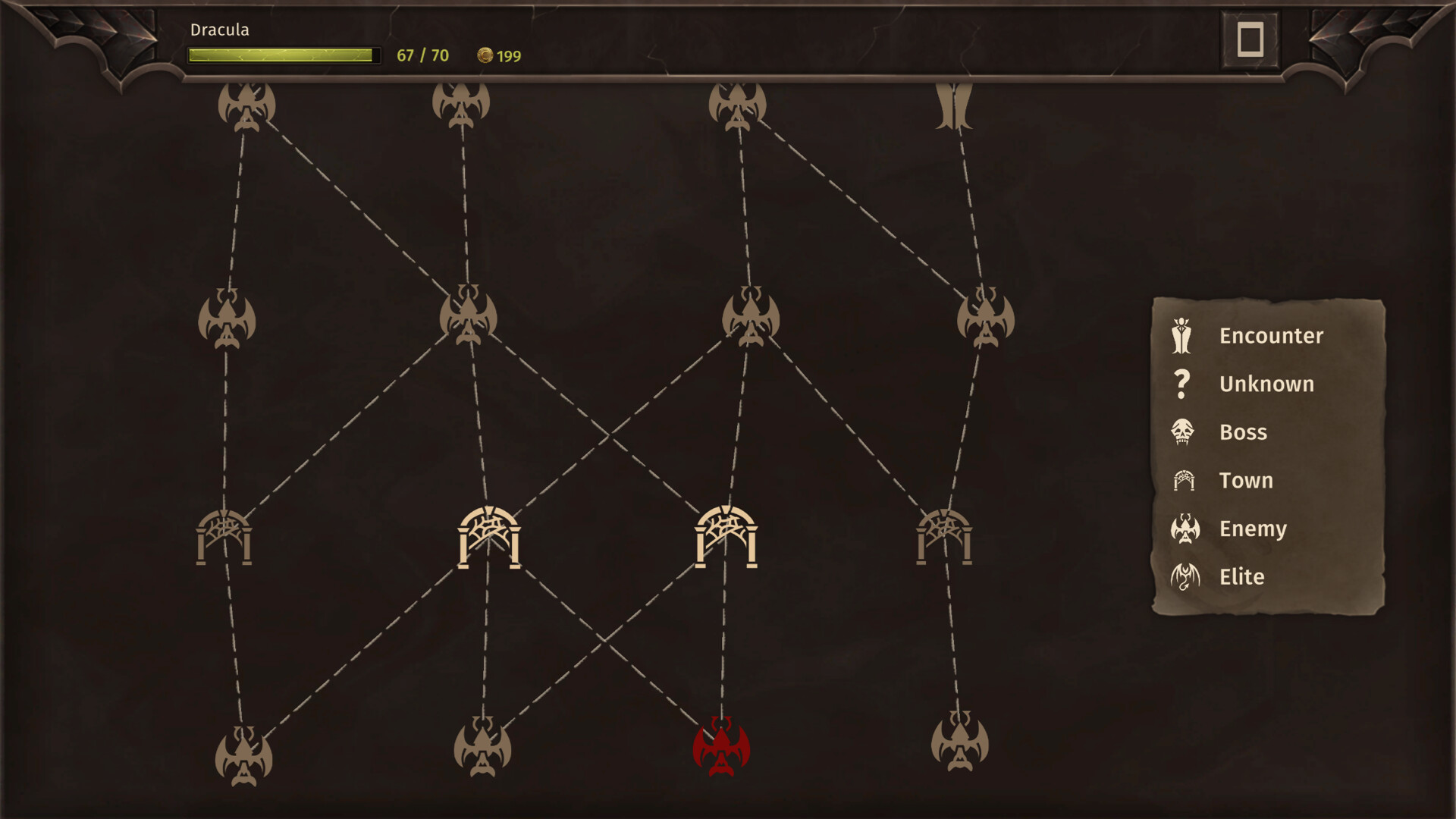The height and width of the screenshot is (819, 1456).
Task: Click the Dracula character name
Action: coord(220,30)
